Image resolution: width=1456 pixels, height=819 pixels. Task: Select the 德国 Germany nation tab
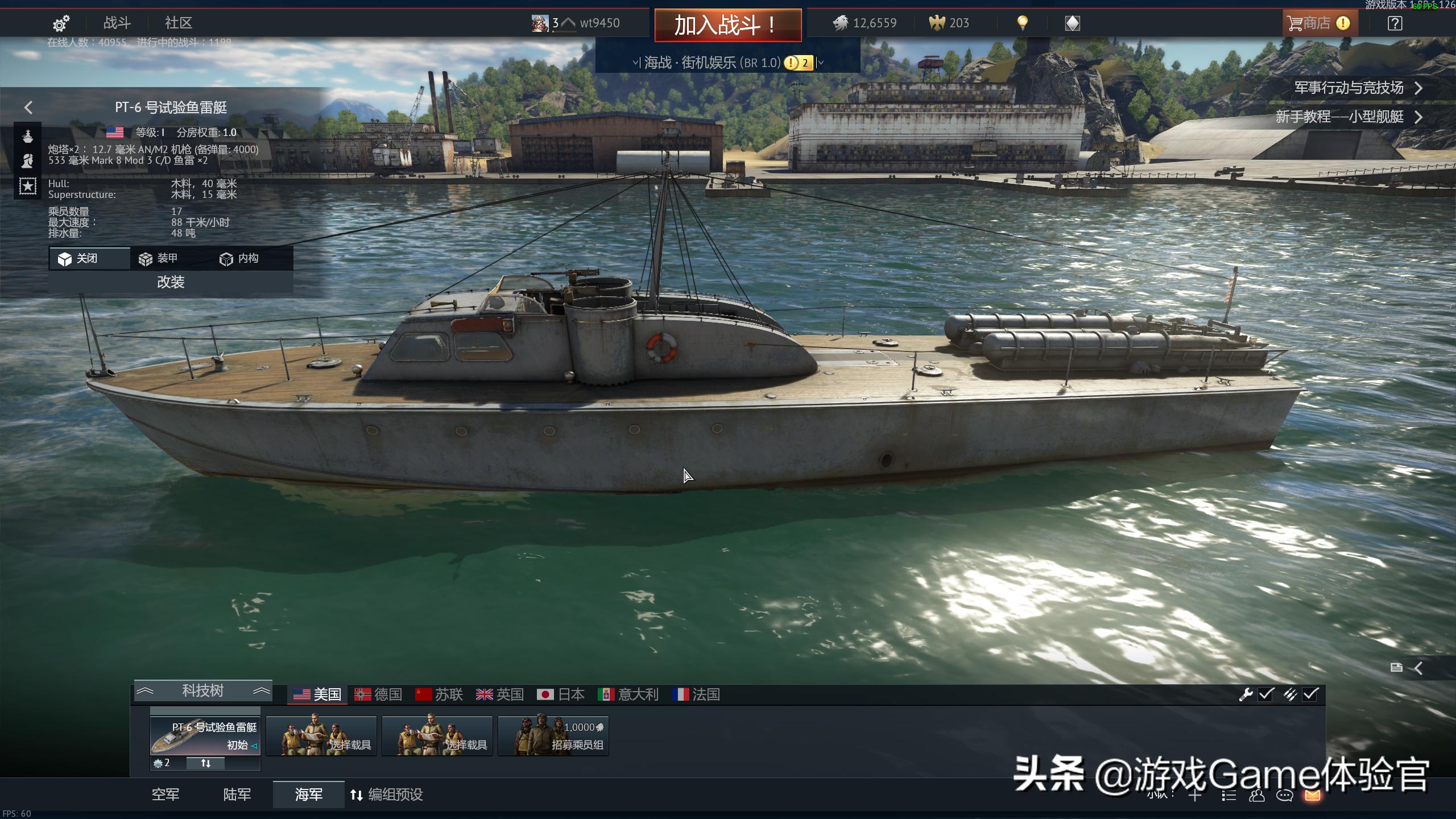(379, 694)
